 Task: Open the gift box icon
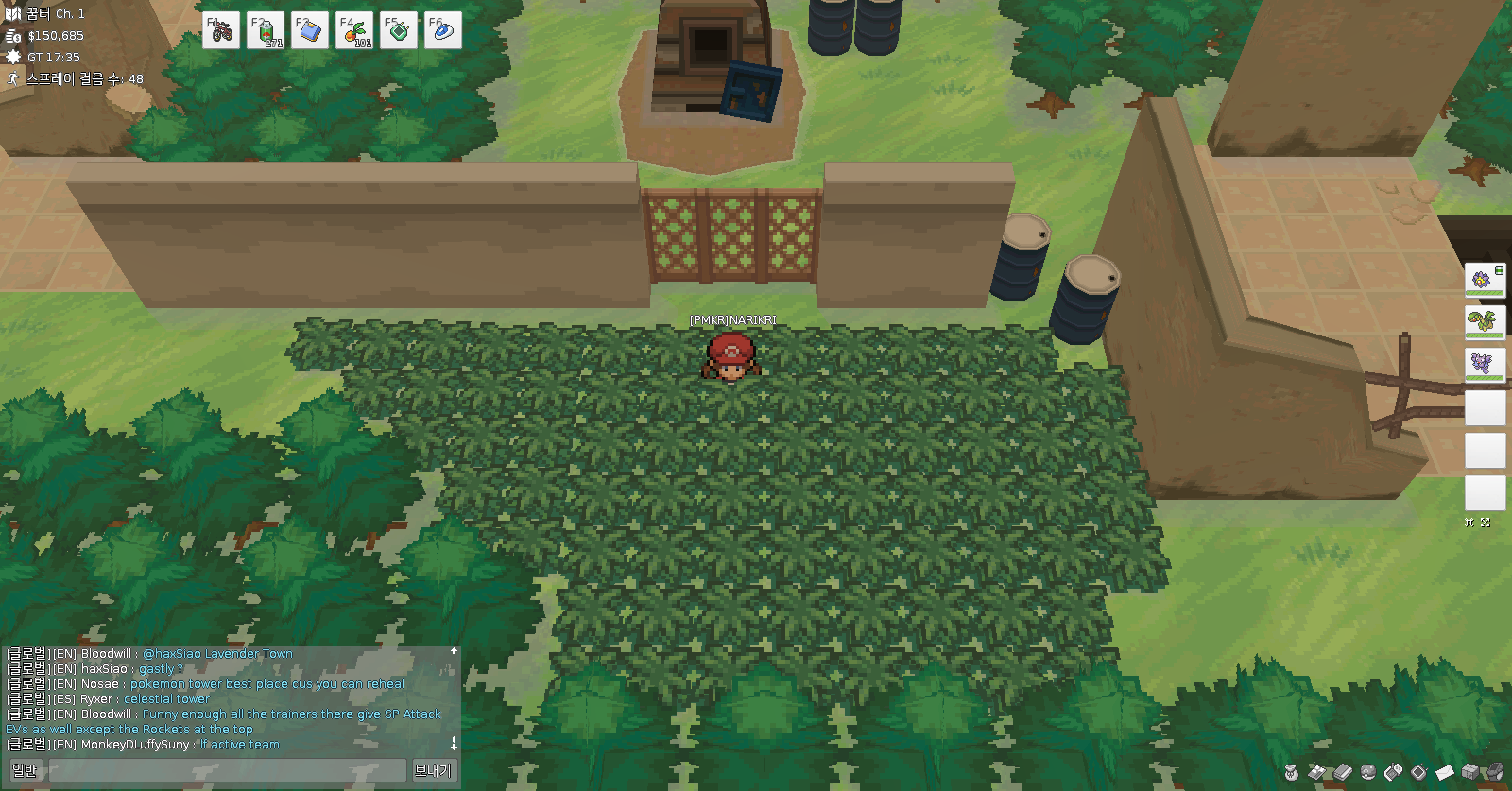[1470, 772]
